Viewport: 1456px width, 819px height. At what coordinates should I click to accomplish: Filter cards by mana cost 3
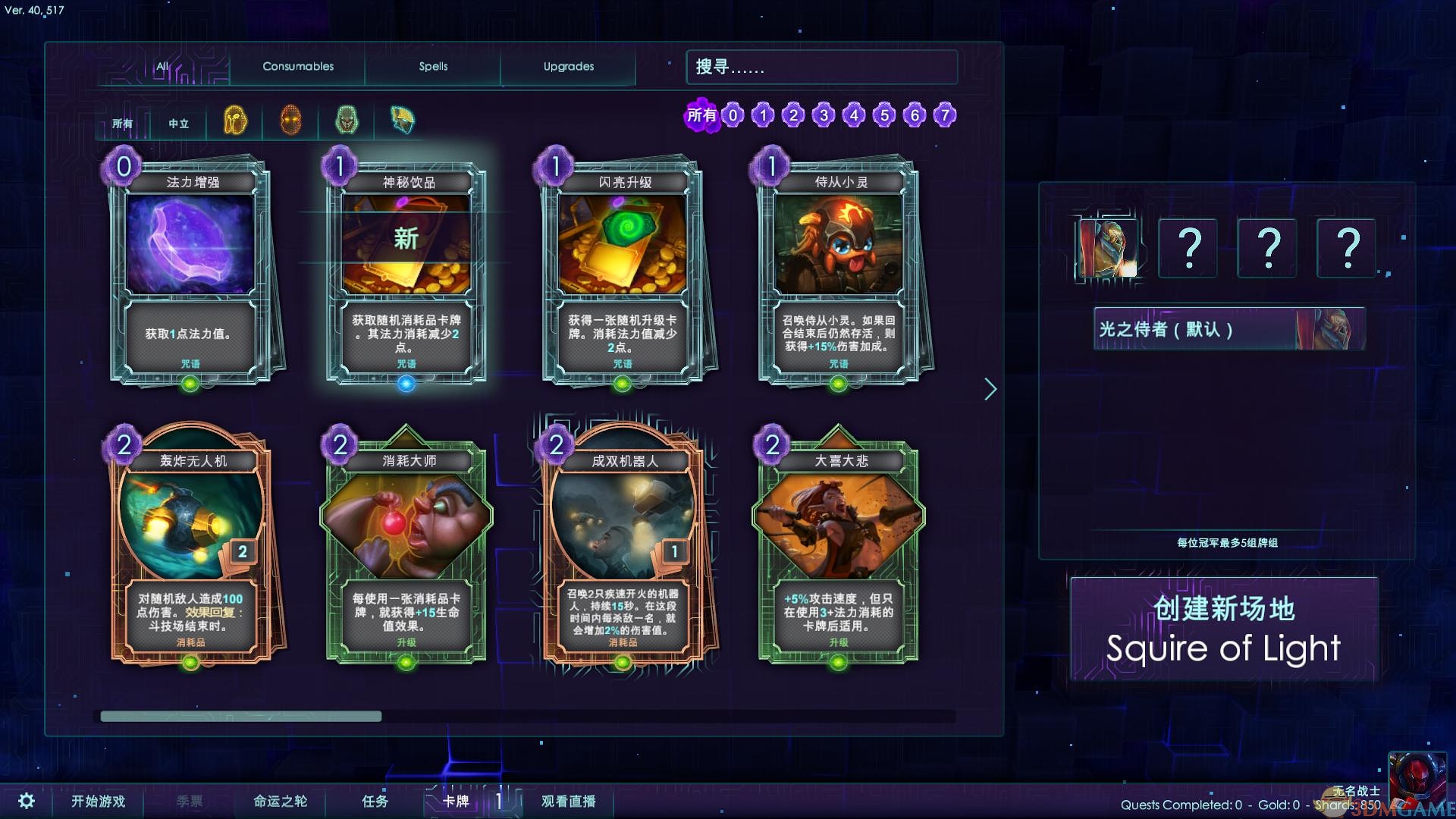824,115
